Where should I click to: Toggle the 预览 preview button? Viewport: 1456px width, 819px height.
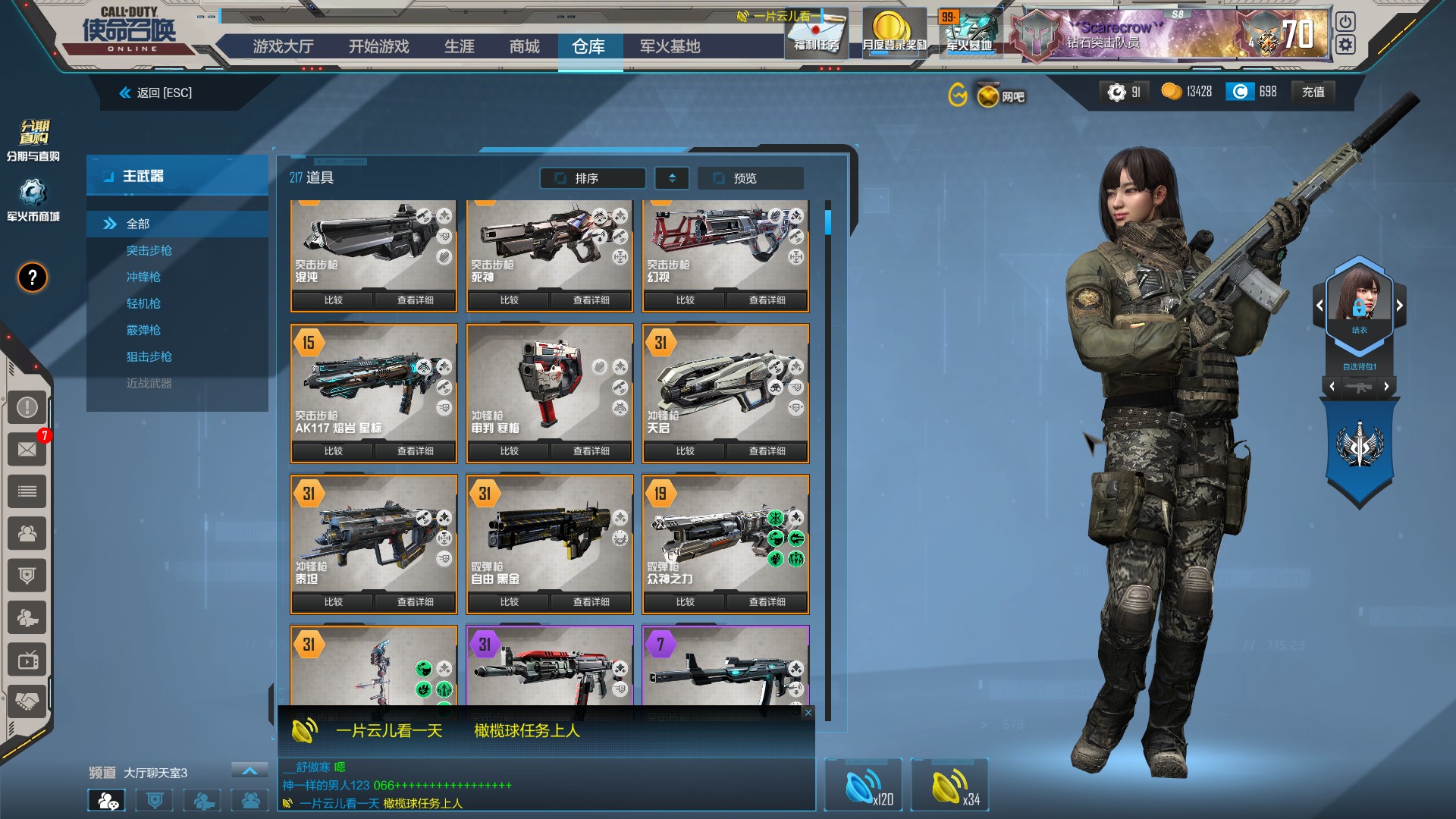pyautogui.click(x=750, y=178)
